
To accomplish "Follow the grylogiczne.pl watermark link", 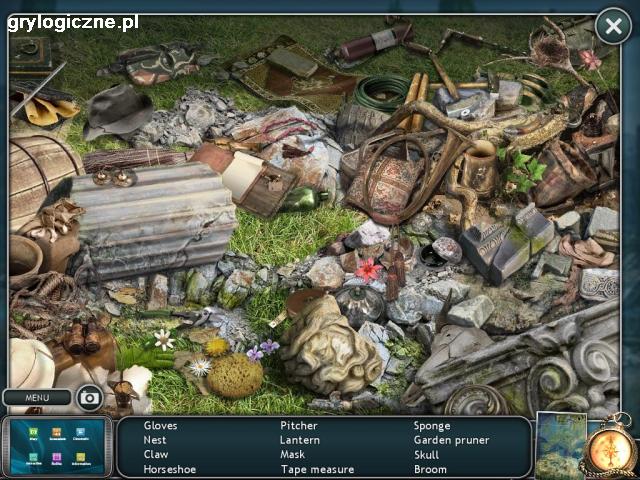I will coord(73,21).
